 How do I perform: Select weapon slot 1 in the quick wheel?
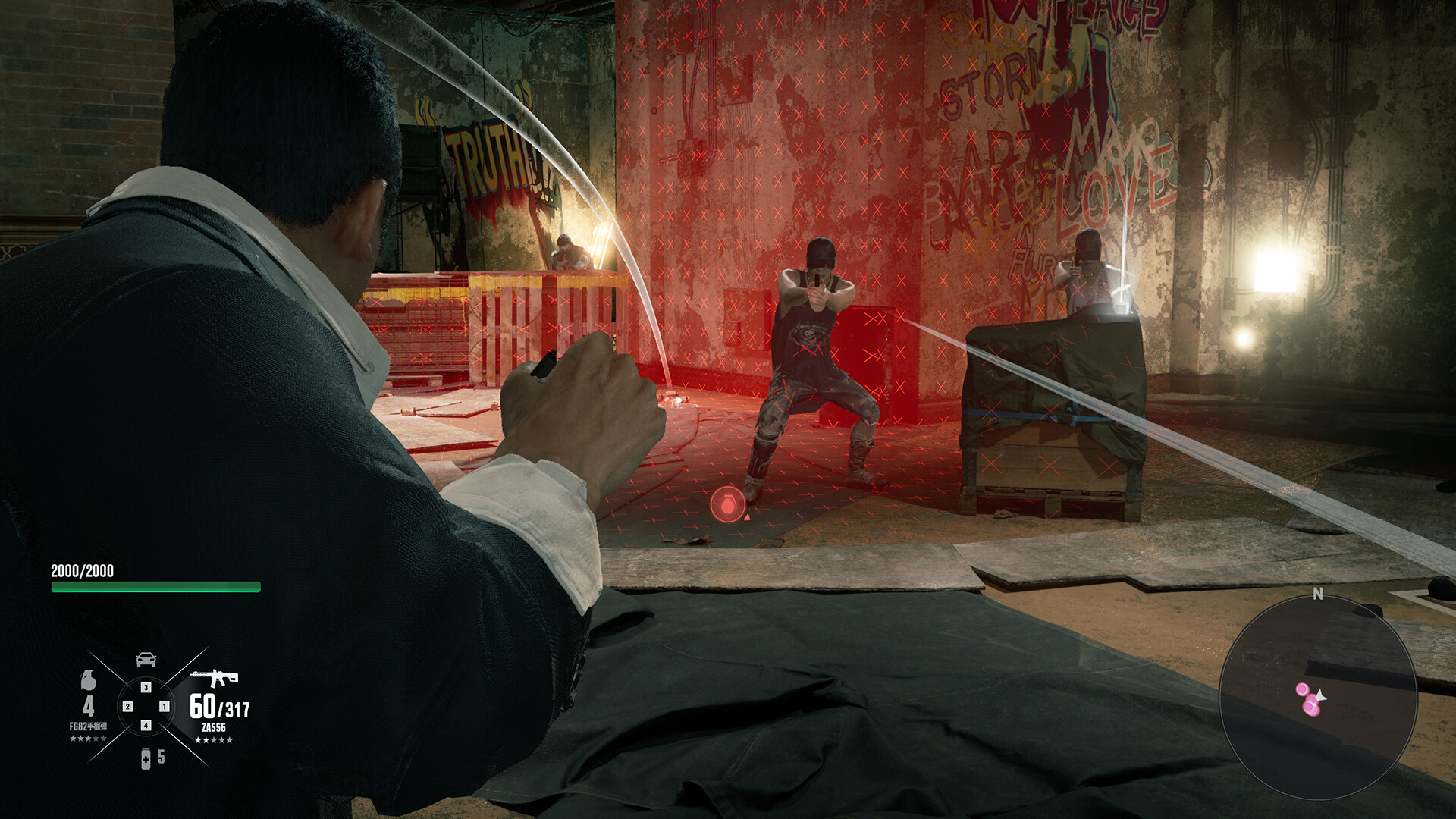pos(165,706)
